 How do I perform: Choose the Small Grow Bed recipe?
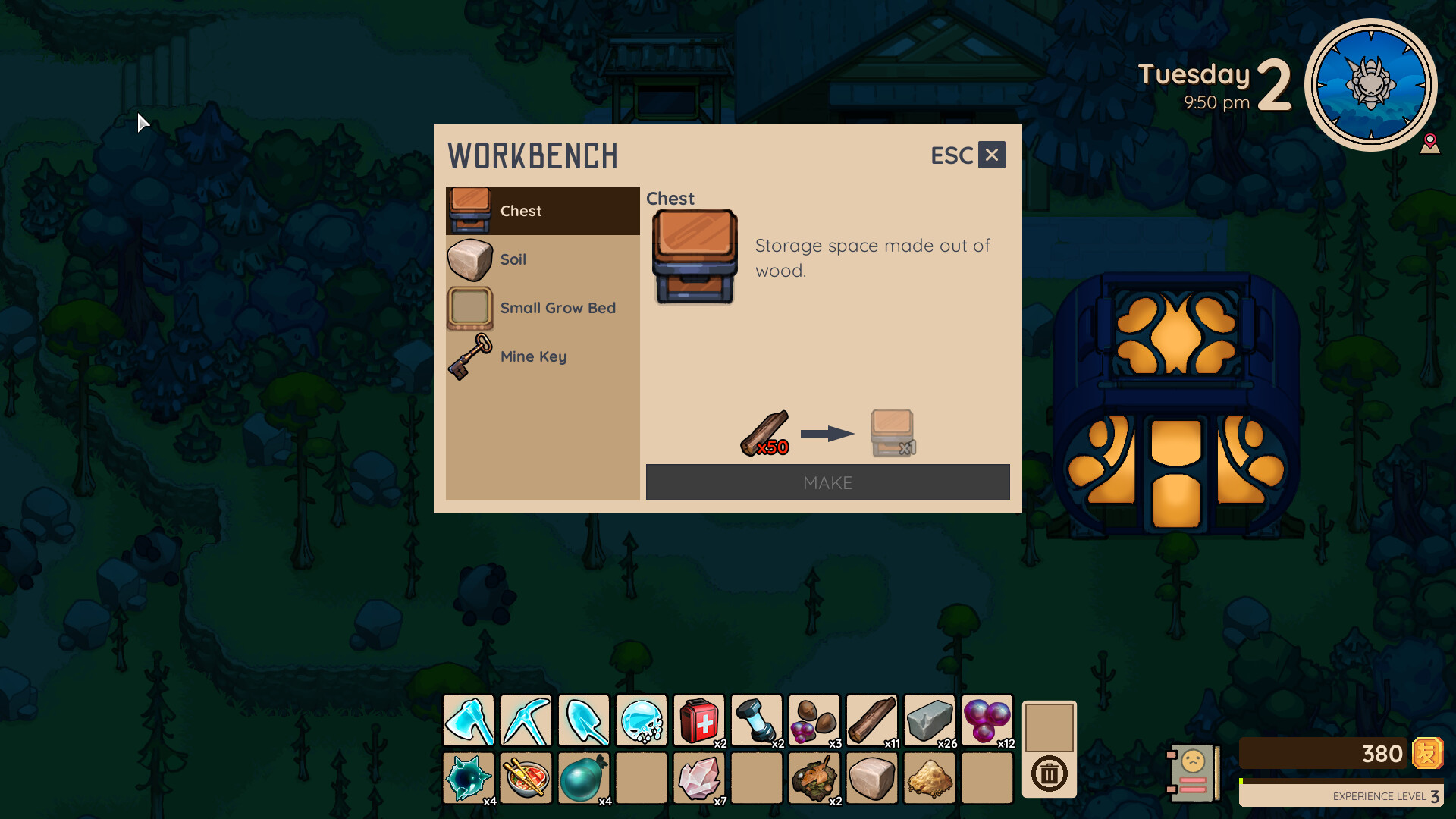(x=541, y=308)
